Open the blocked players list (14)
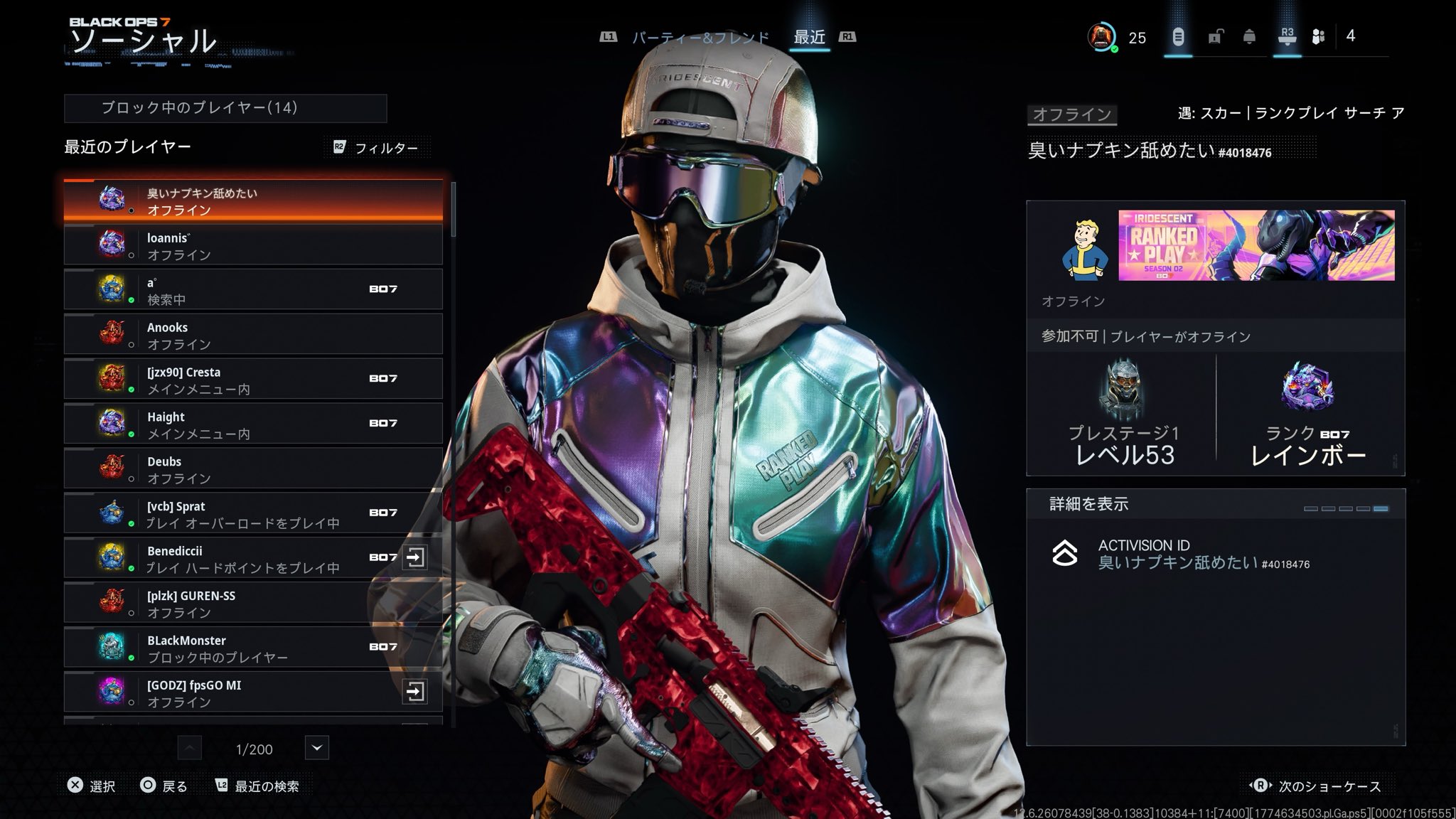The image size is (1456, 819). tap(225, 108)
